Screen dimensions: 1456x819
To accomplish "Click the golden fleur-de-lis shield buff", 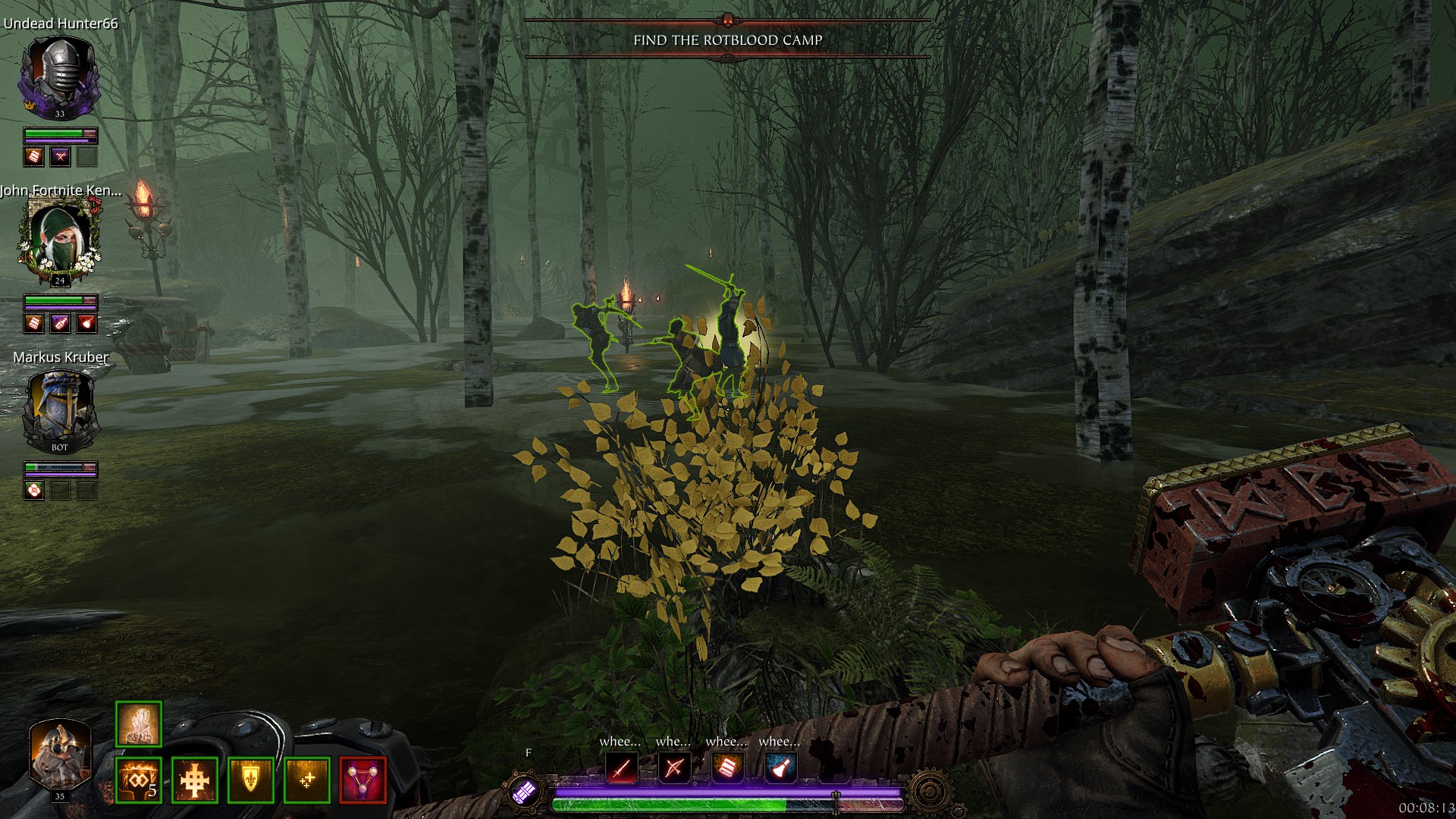I will click(x=251, y=780).
